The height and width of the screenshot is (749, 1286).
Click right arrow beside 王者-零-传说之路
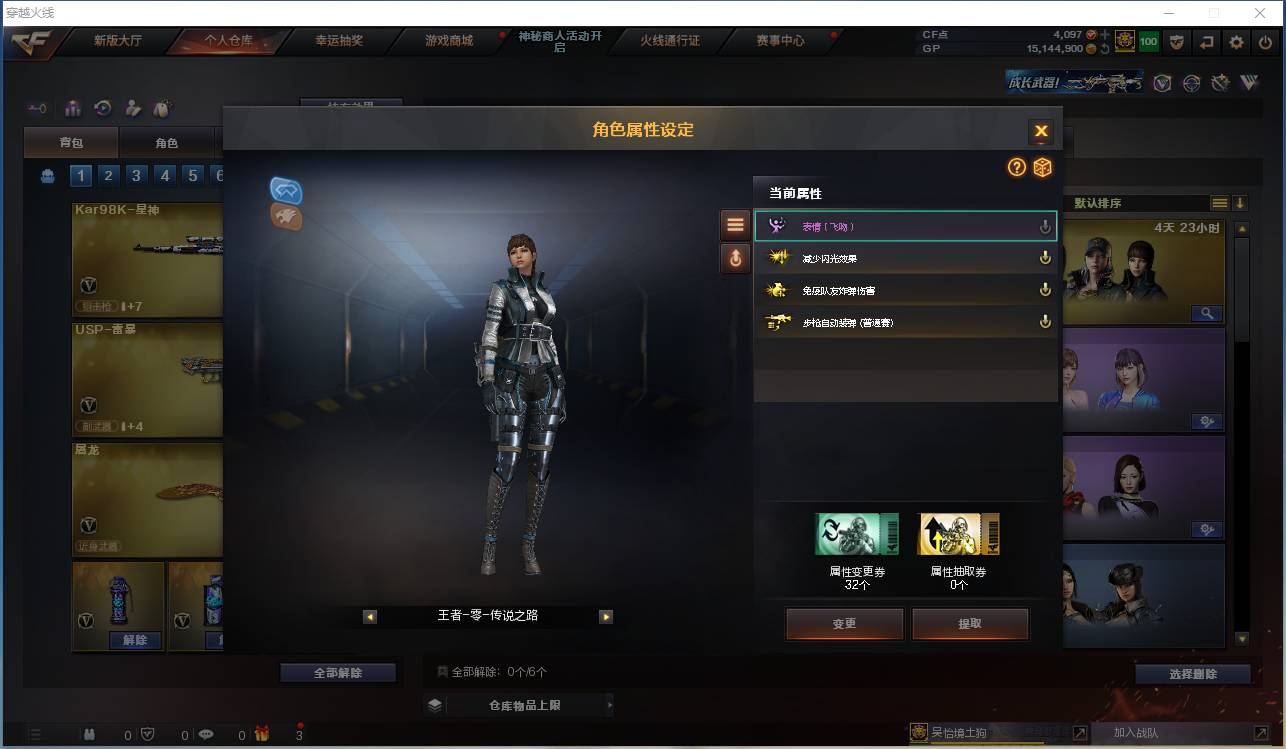[x=606, y=617]
